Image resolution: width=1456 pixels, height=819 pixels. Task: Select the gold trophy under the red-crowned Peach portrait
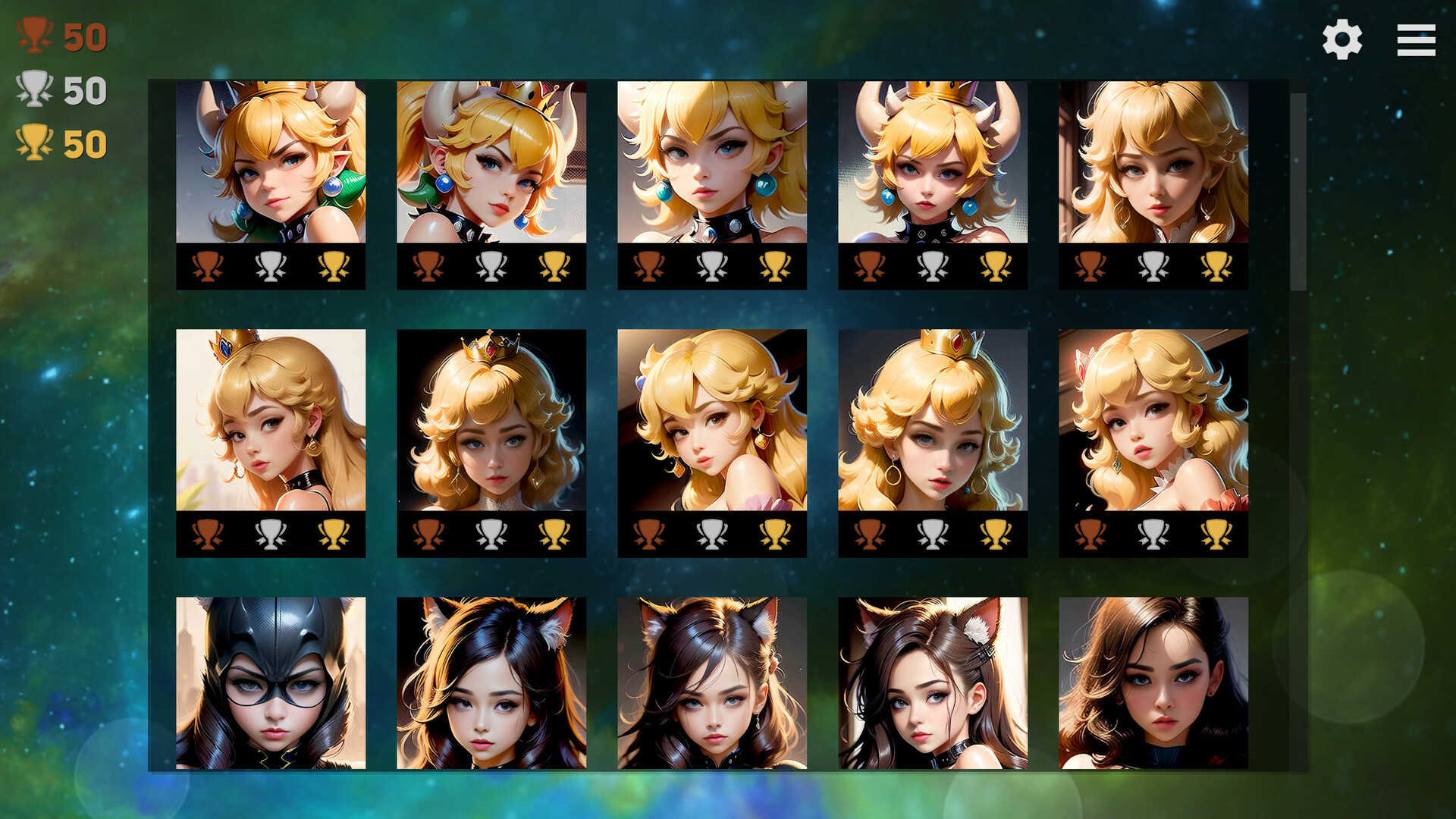click(994, 536)
